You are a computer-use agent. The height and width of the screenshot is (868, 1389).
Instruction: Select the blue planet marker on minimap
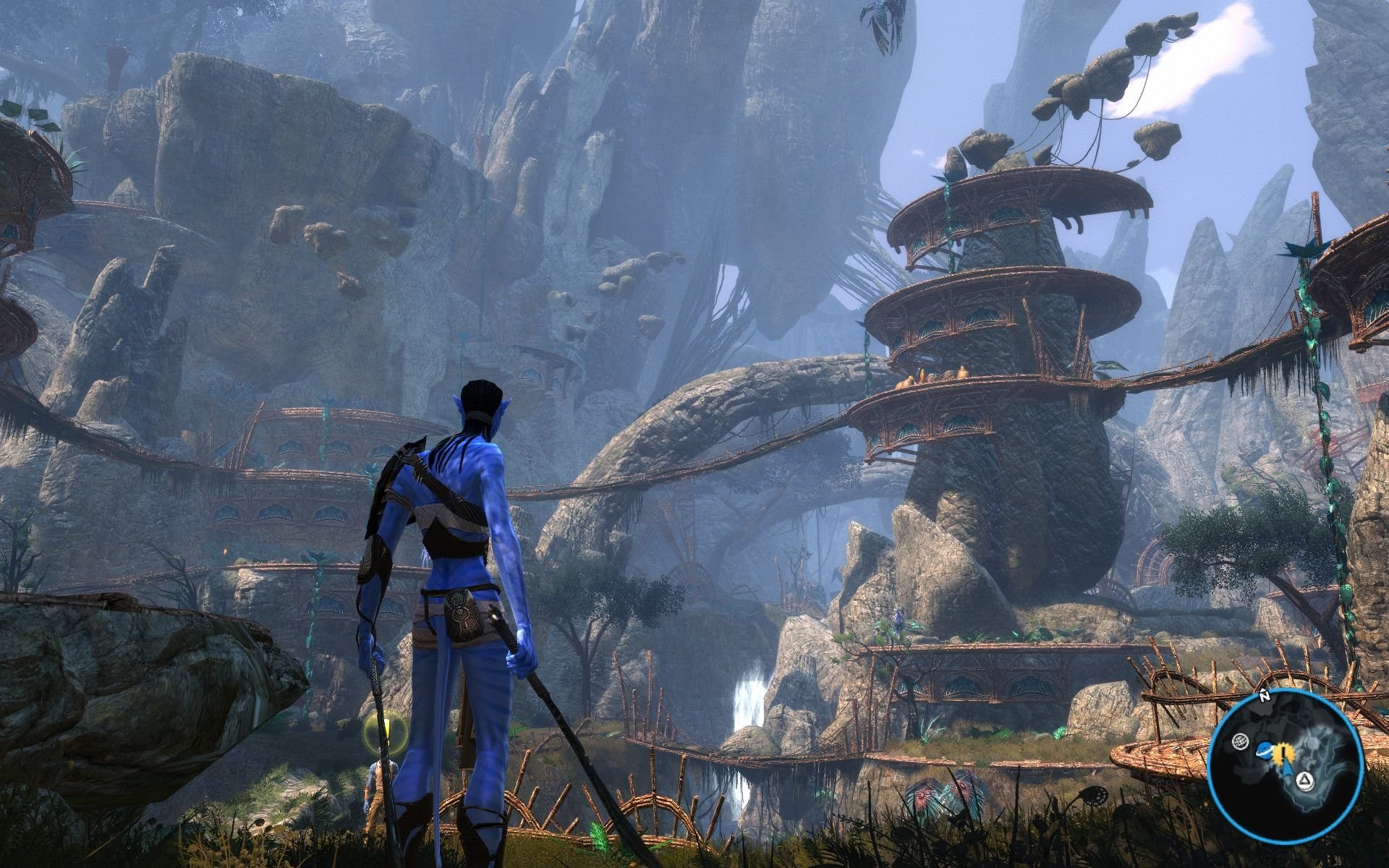(x=1265, y=750)
